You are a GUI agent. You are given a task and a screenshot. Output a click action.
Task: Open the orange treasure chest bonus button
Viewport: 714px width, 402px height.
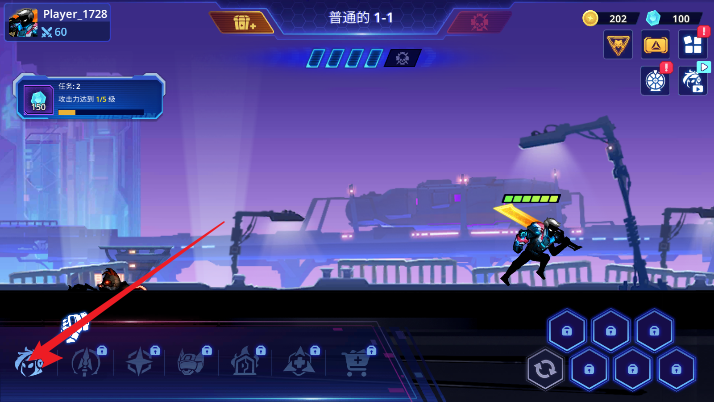pyautogui.click(x=243, y=22)
